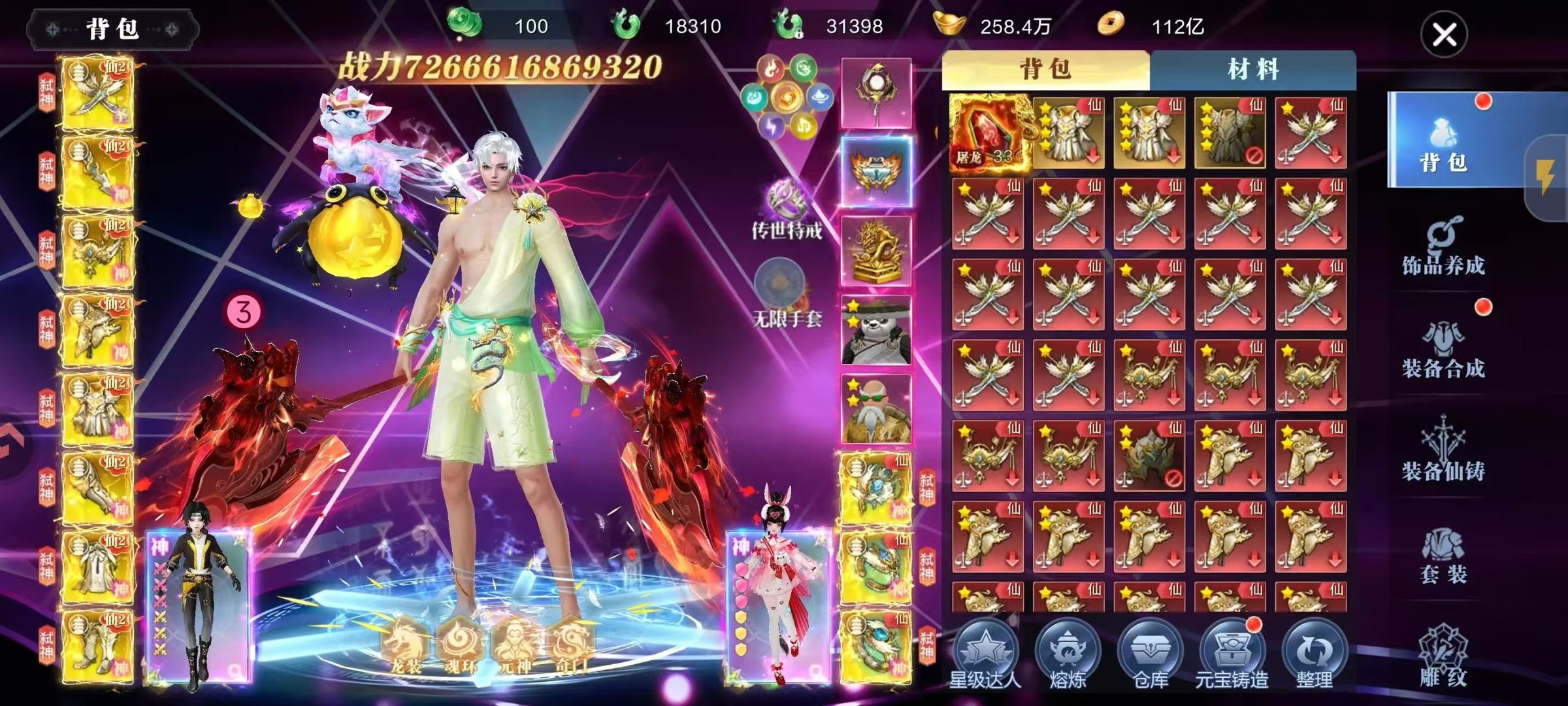
Task: Close the backpack screen with X
Action: click(x=1444, y=35)
